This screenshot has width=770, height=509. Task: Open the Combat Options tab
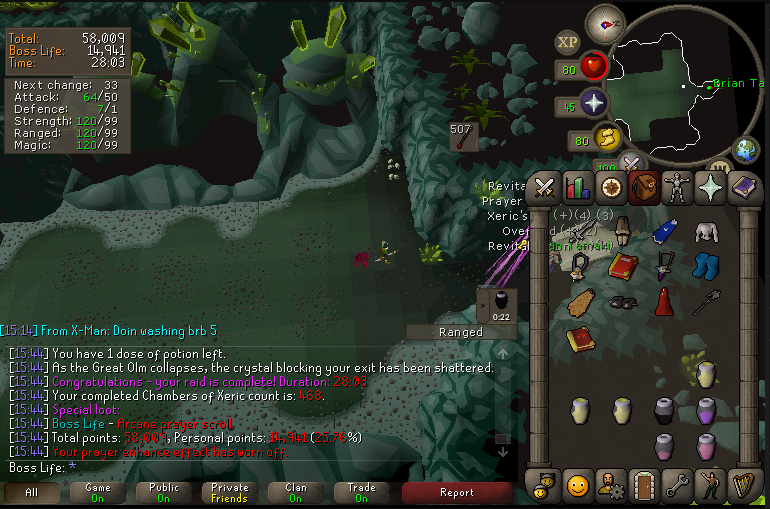tap(544, 187)
